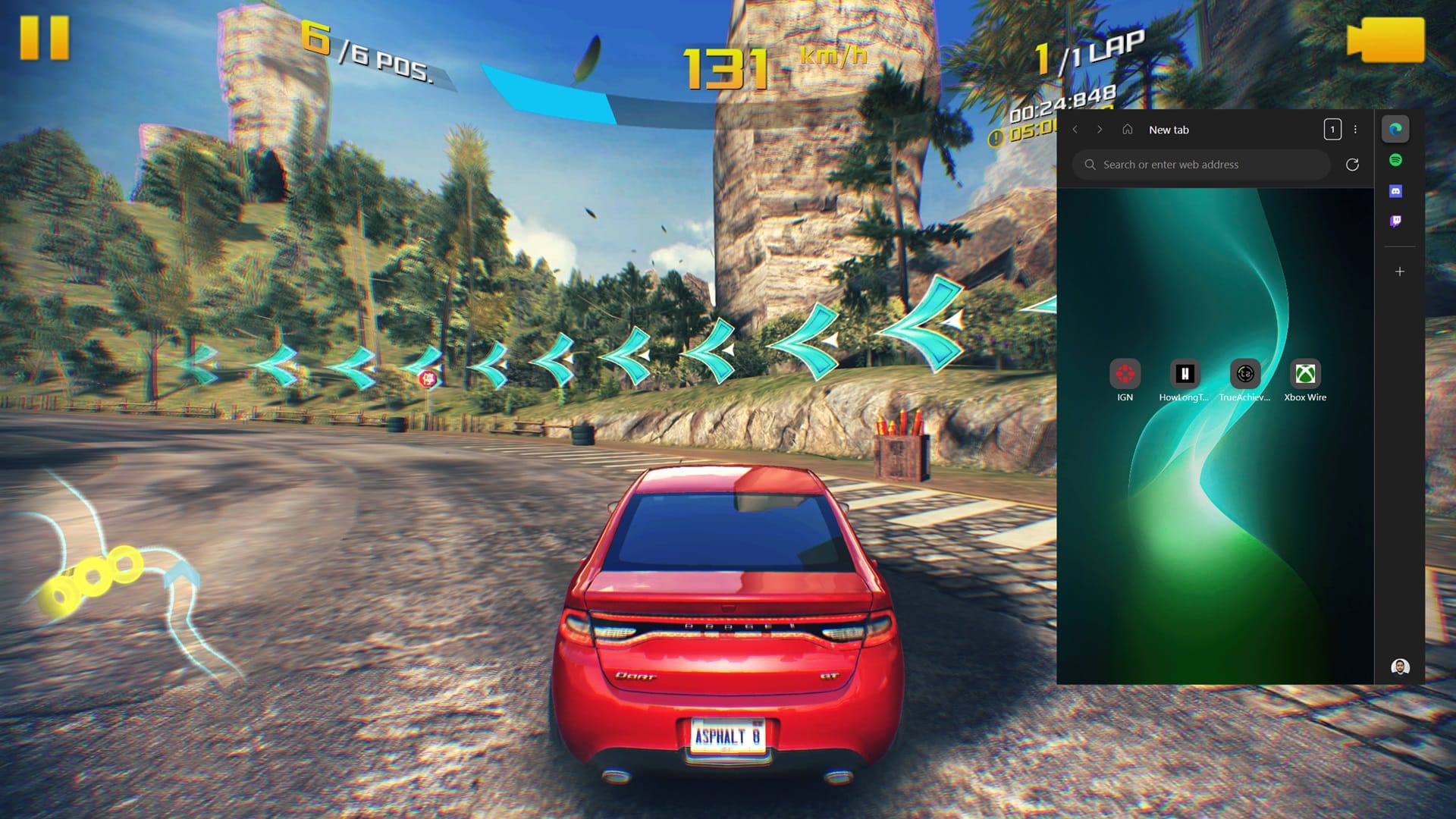The image size is (1456, 819).
Task: Add a new sidebar app
Action: tap(1400, 271)
